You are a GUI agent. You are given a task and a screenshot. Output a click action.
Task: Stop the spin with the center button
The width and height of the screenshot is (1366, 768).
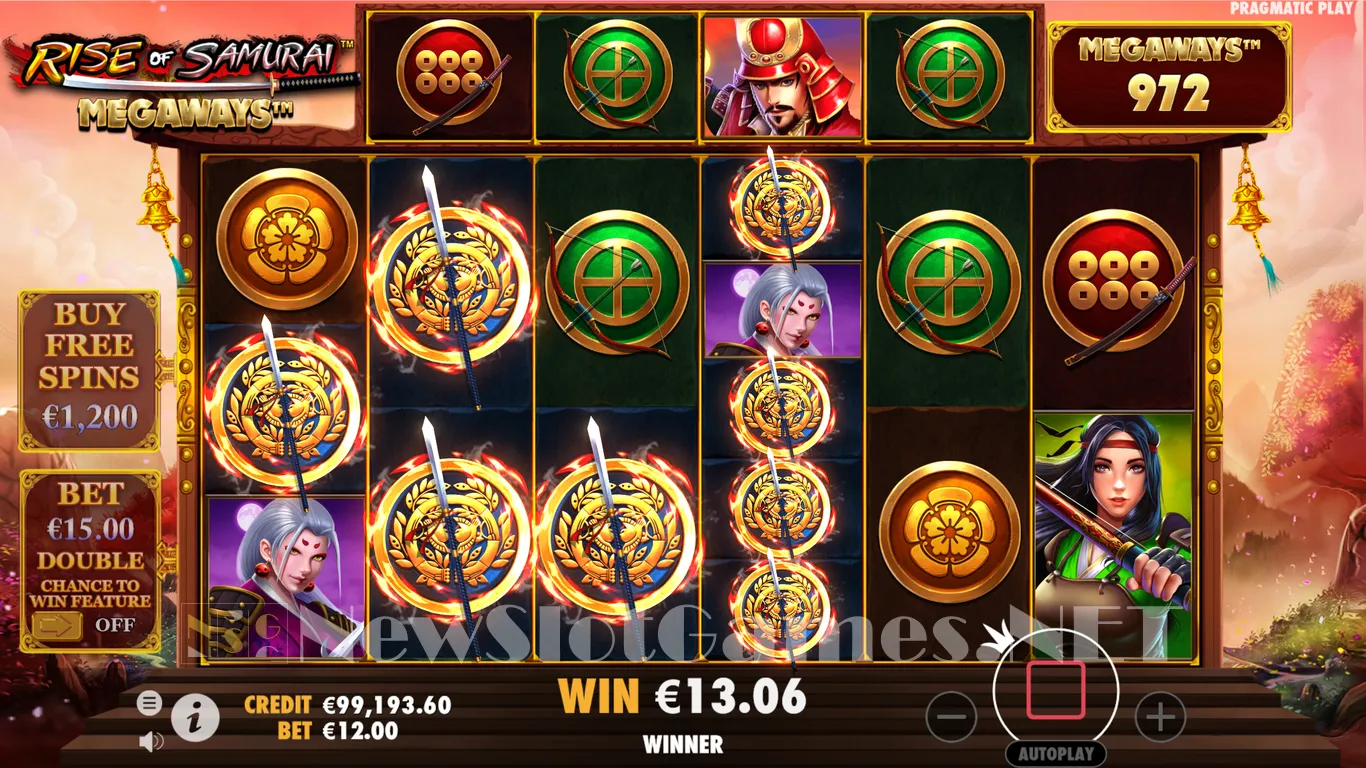pos(1055,690)
